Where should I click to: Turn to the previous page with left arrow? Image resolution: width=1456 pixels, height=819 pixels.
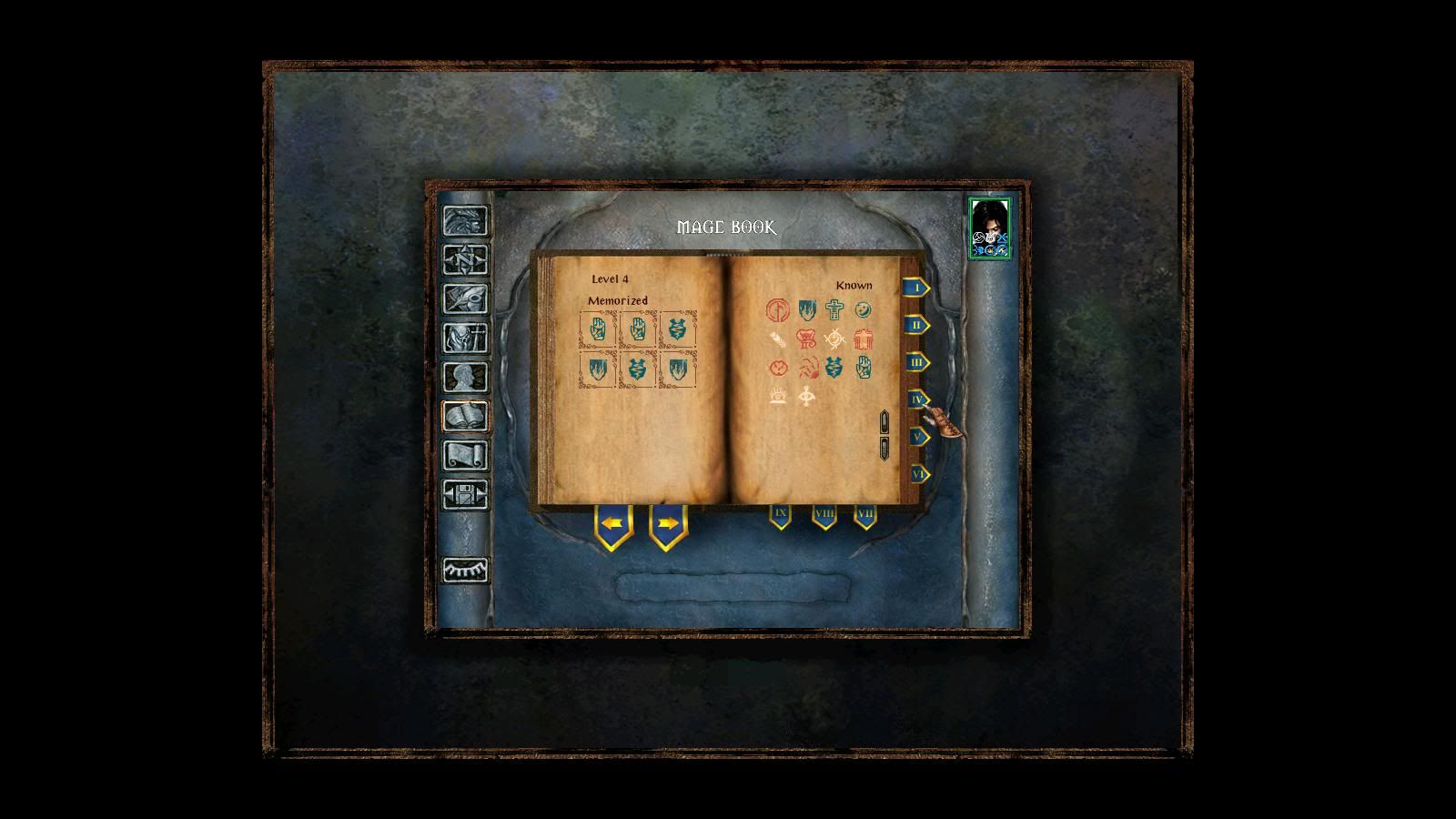613,524
